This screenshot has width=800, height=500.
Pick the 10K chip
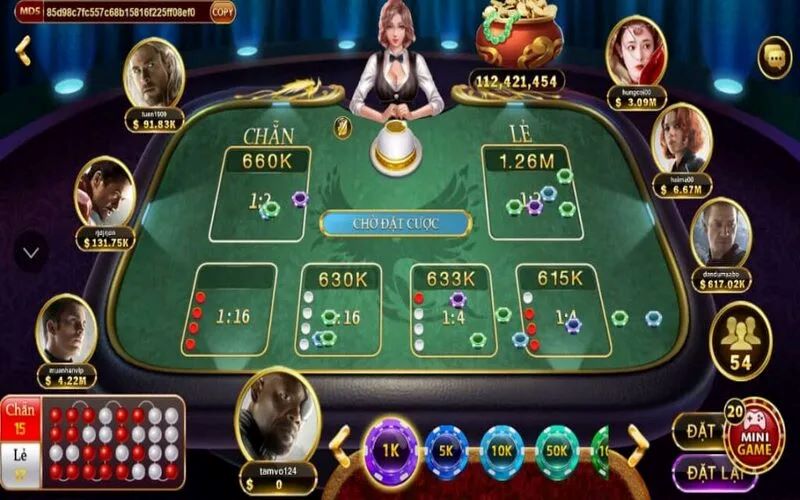pos(502,451)
